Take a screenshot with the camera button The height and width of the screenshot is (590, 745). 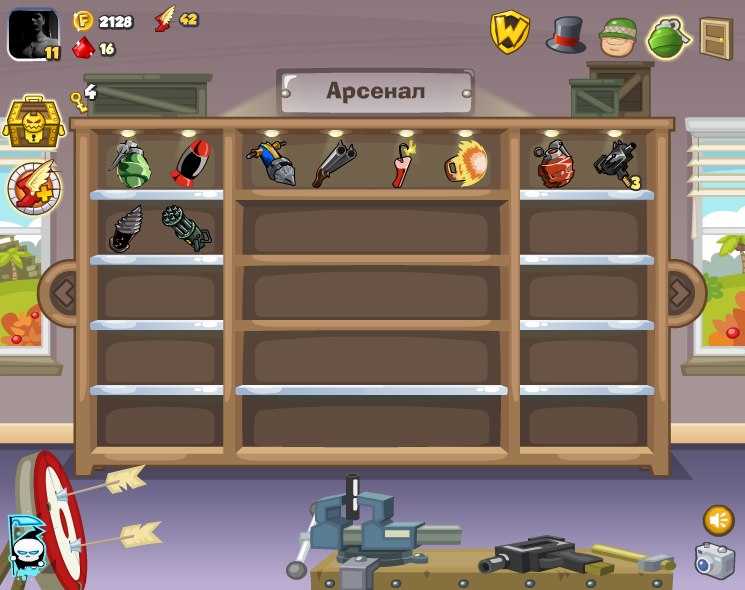tap(715, 561)
